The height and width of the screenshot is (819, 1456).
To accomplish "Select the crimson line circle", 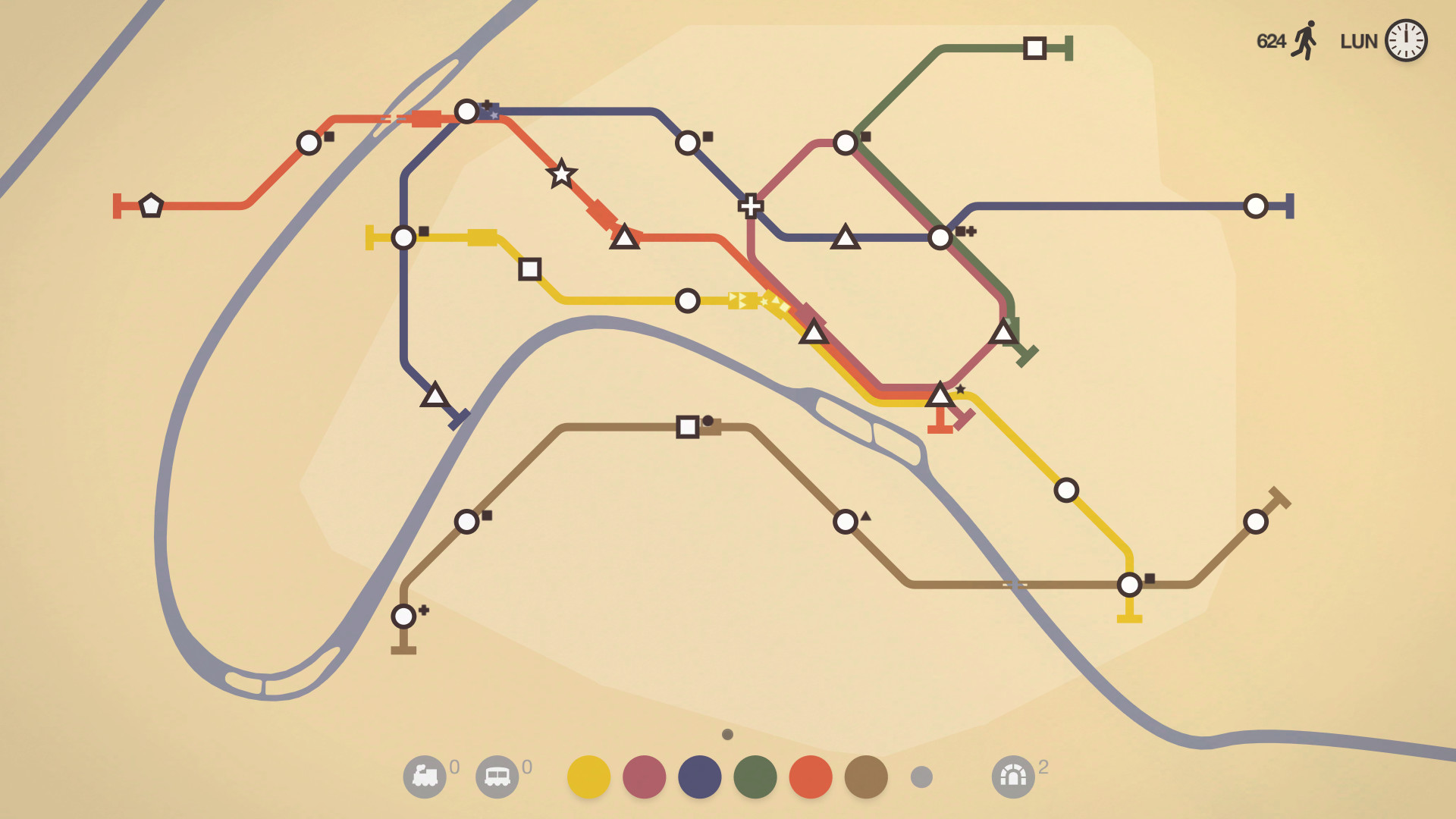I will pyautogui.click(x=643, y=777).
